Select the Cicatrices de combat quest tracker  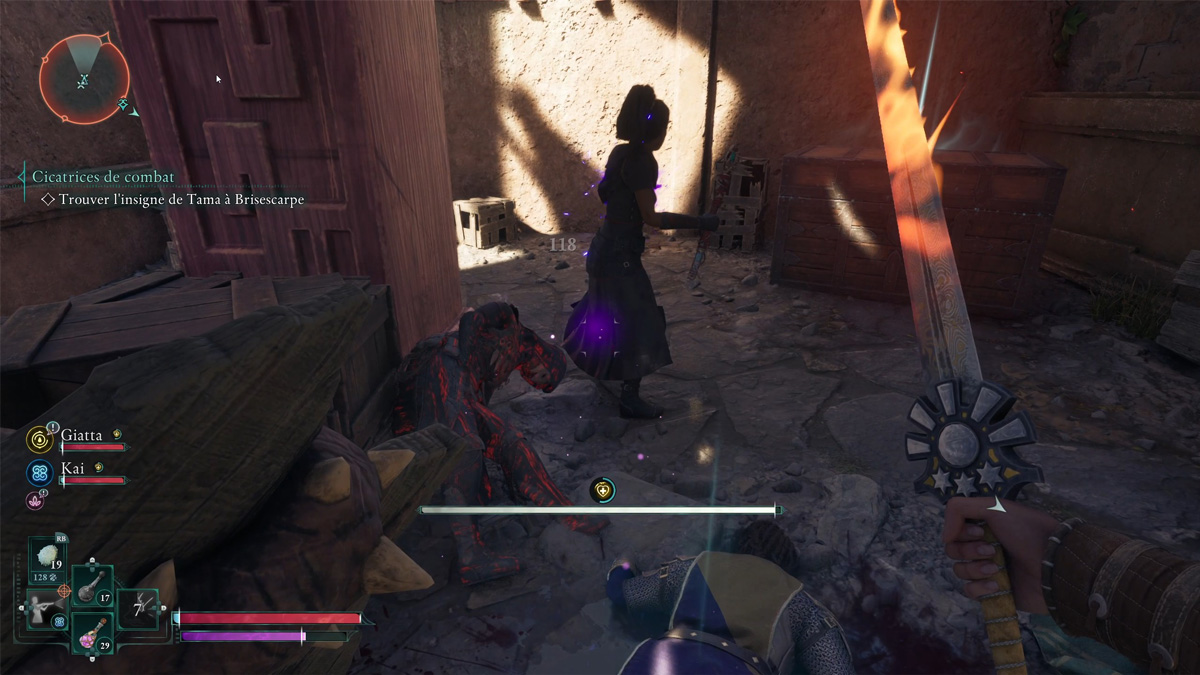pyautogui.click(x=103, y=177)
